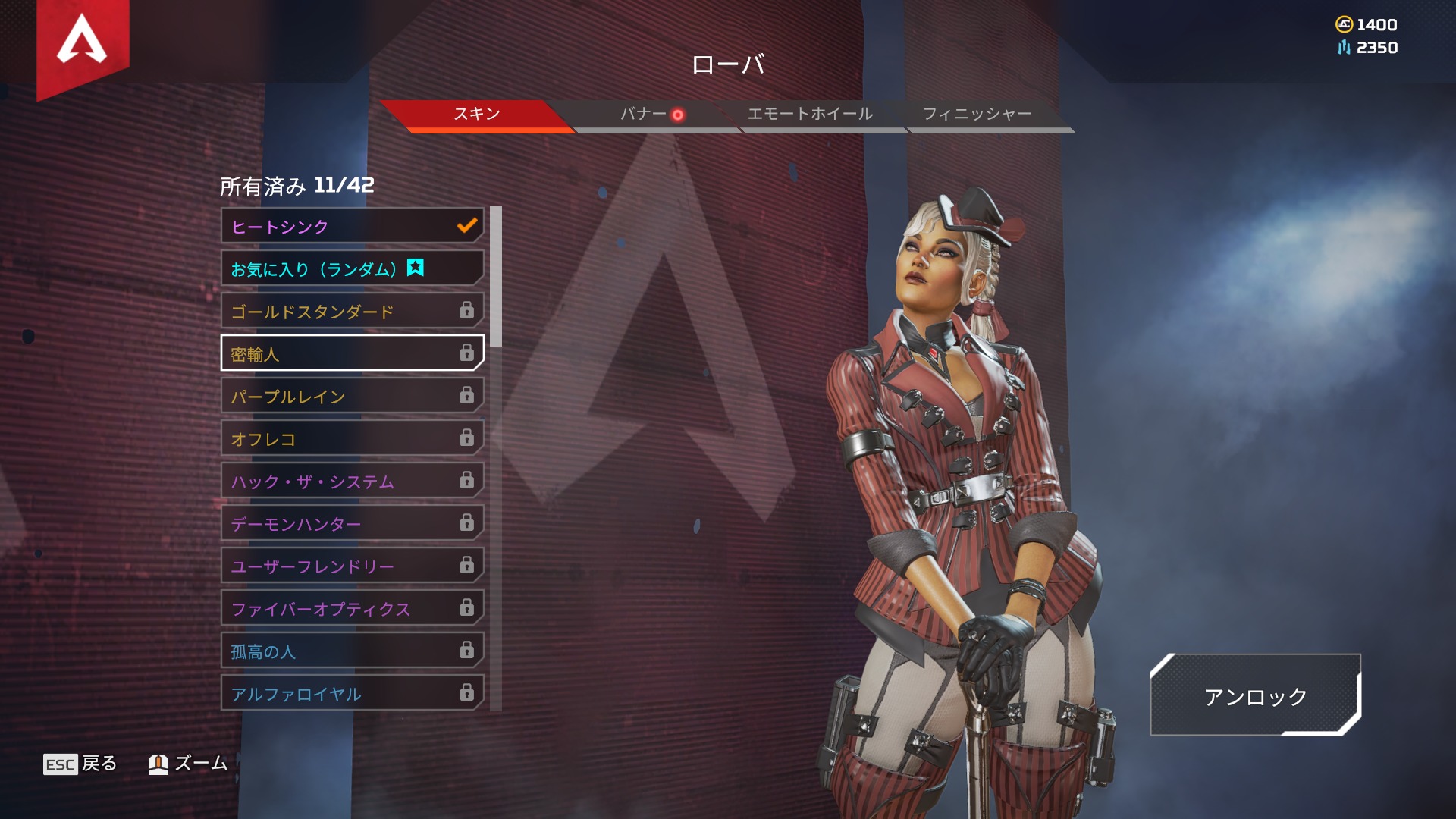Switch to the スキン tab
The image size is (1456, 819).
coord(477,115)
